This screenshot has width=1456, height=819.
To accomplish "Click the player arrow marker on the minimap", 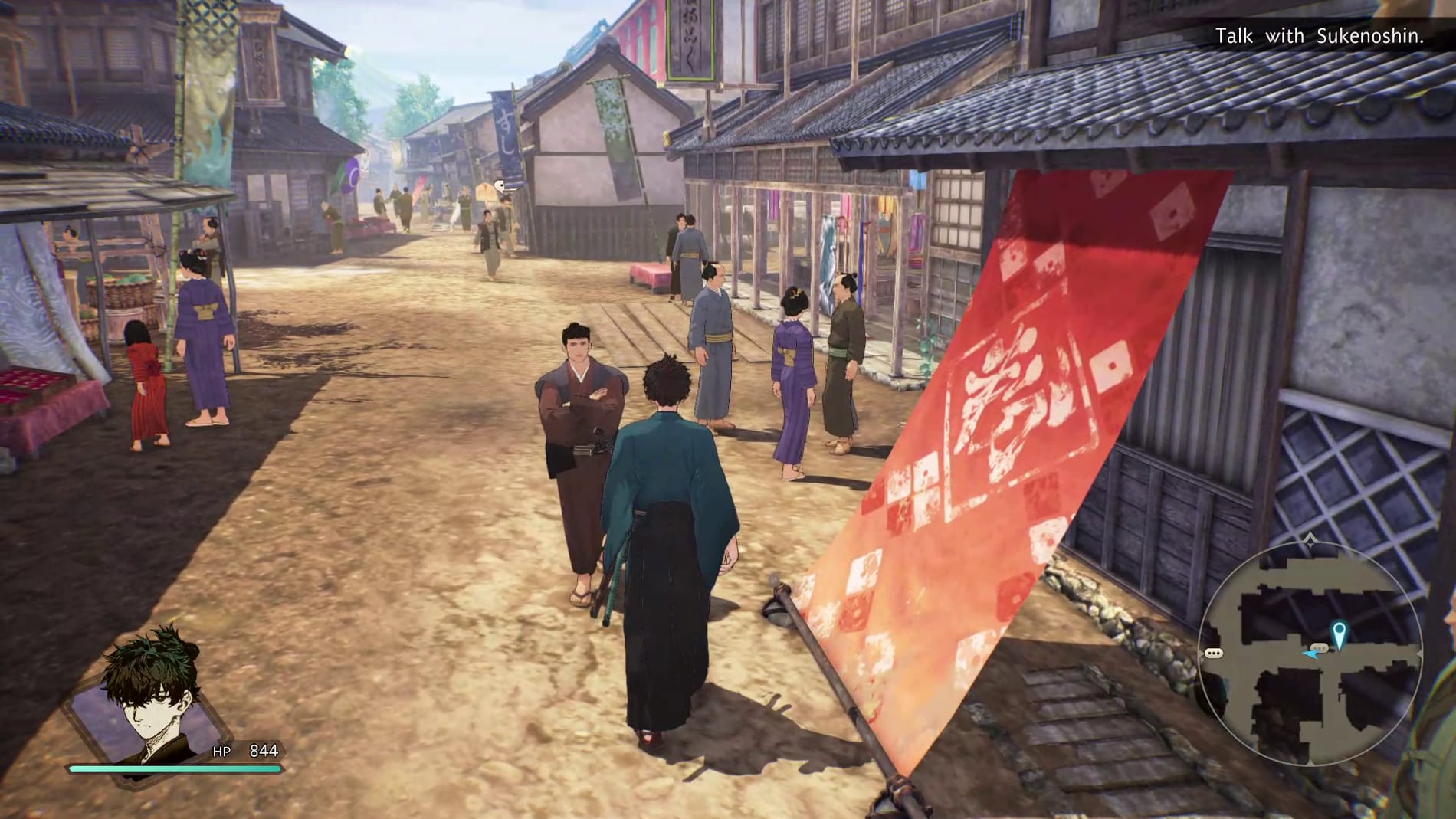I will 1312,654.
